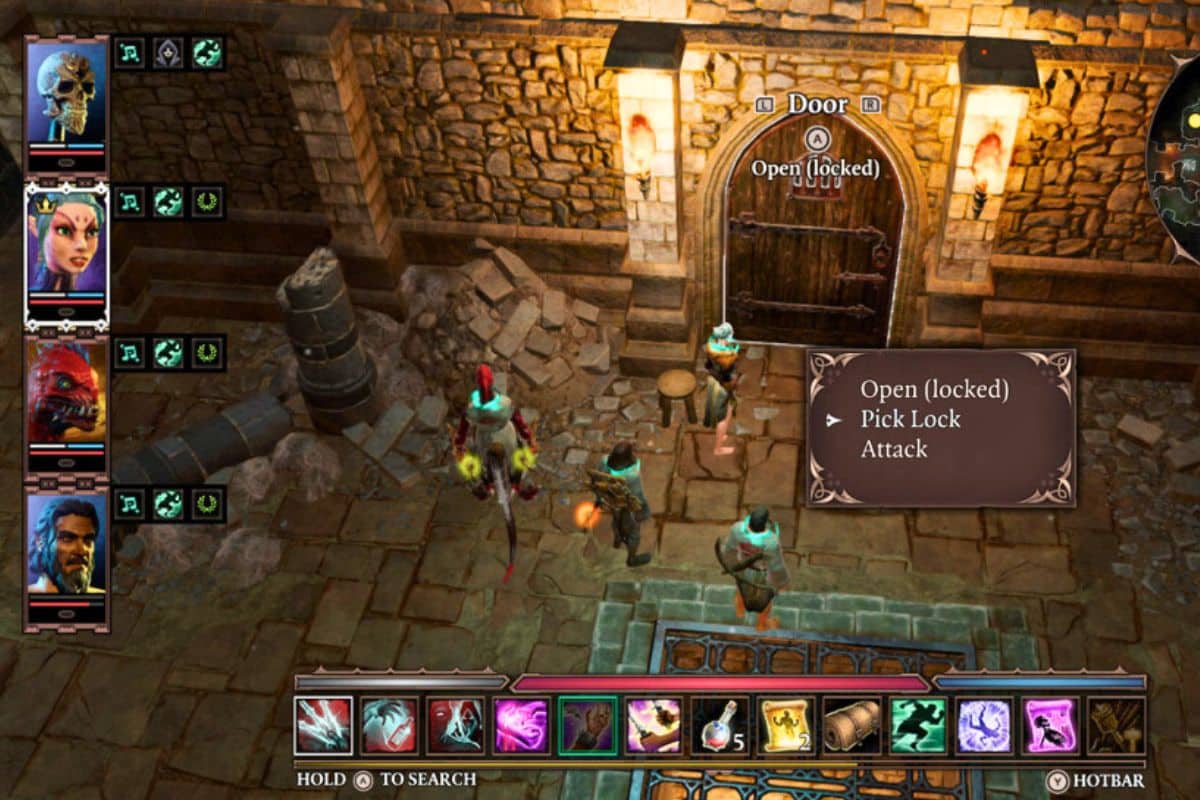Use the pink scroll in the hotbar
This screenshot has height=800, width=1200.
(x=1050, y=725)
